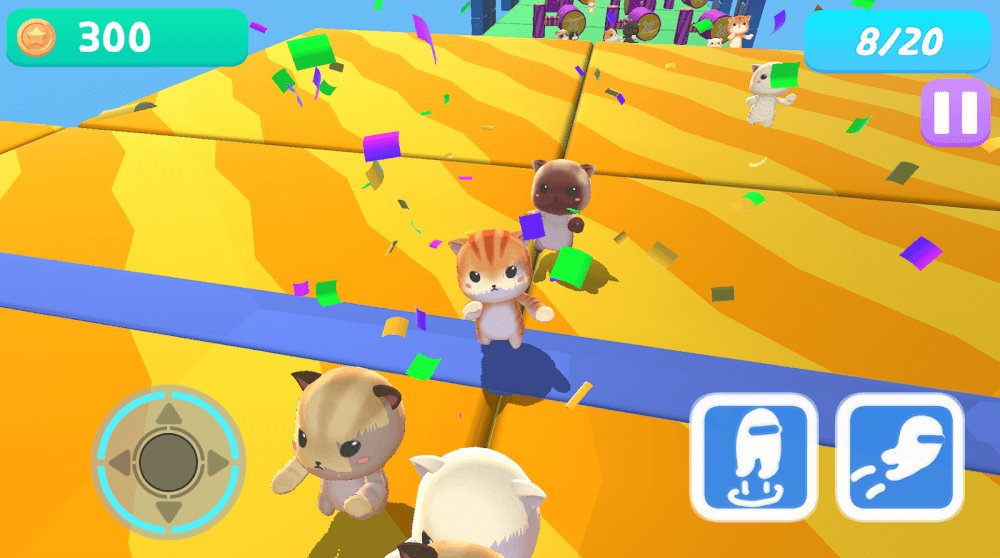This screenshot has height=558, width=1000.
Task: Tap the virtual joystick's left arrow
Action: [x=120, y=462]
